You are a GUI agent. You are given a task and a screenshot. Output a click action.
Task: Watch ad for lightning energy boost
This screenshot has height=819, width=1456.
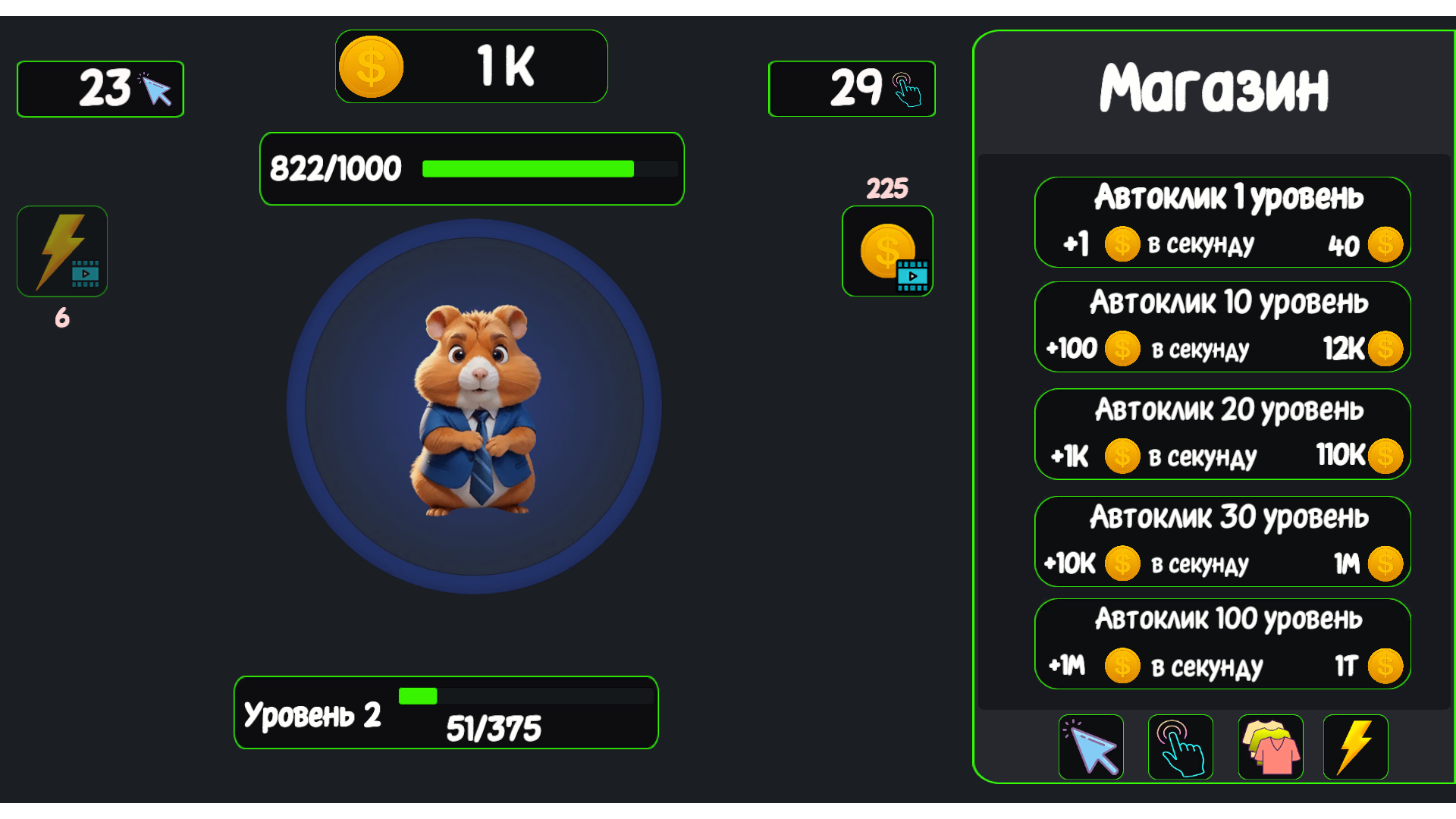coord(62,251)
